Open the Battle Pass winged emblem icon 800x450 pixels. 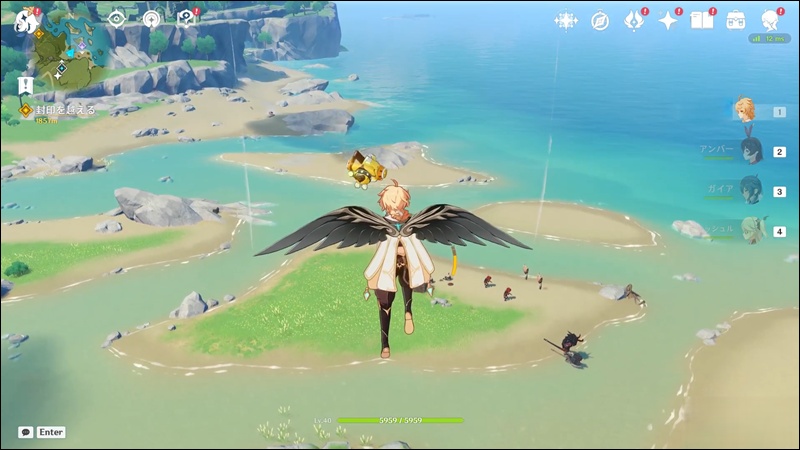click(x=634, y=21)
